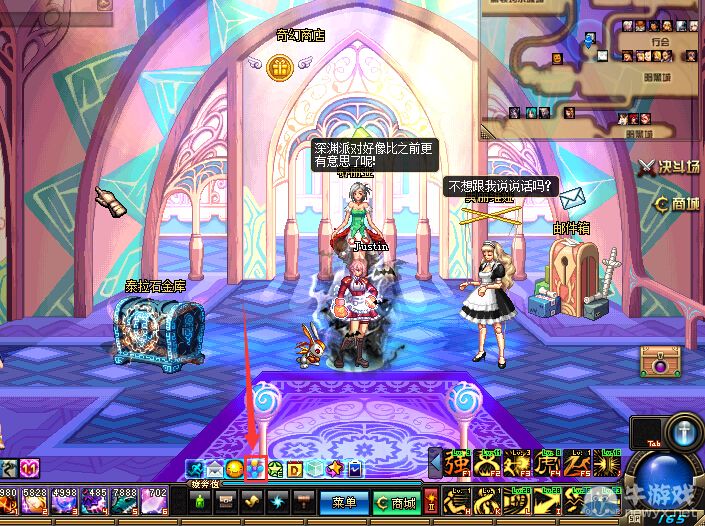This screenshot has width=705, height=526.
Task: Click the icon highlighted by the red box
Action: pos(255,467)
